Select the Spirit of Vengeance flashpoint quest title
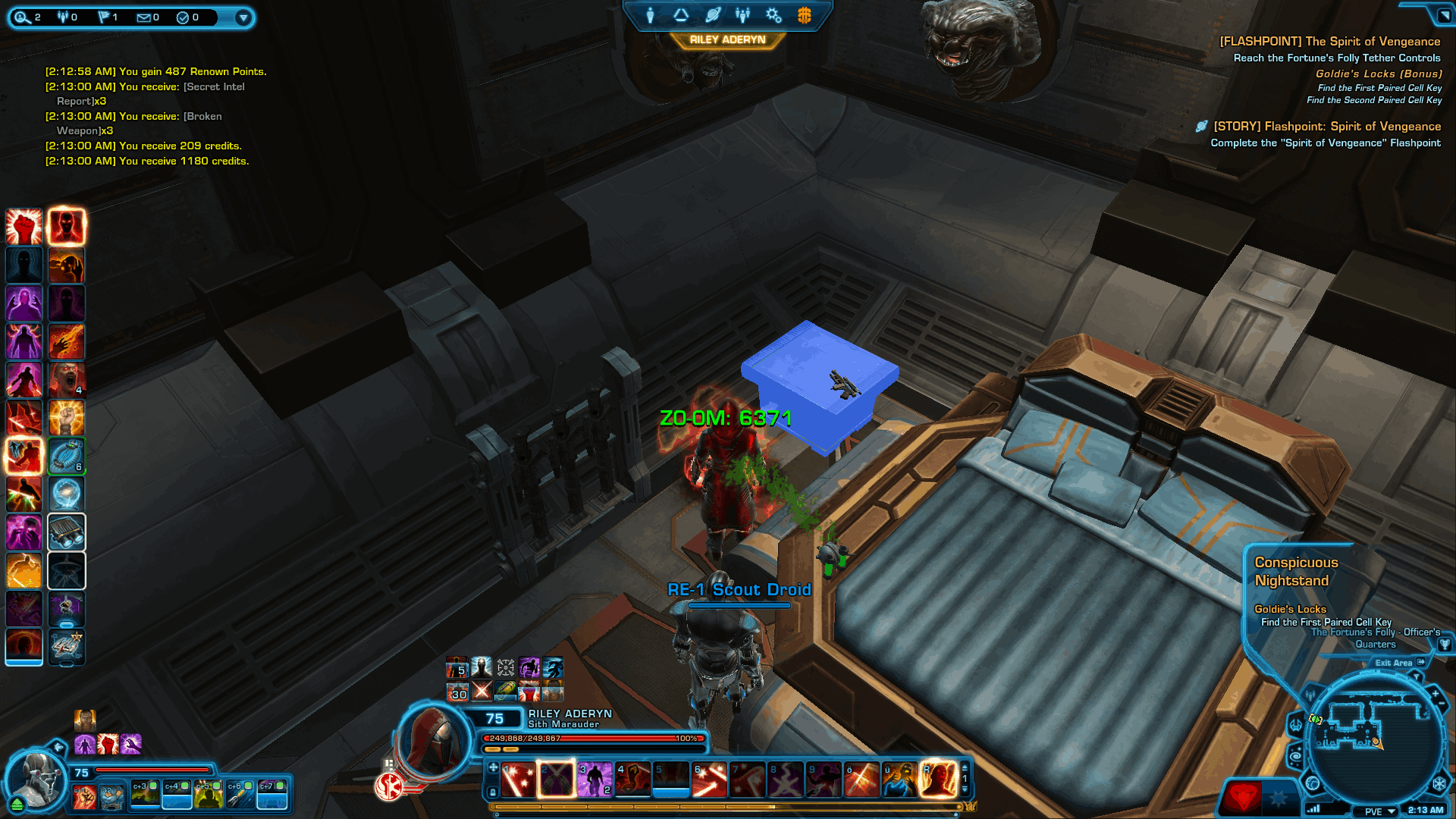The width and height of the screenshot is (1456, 819). (1329, 41)
